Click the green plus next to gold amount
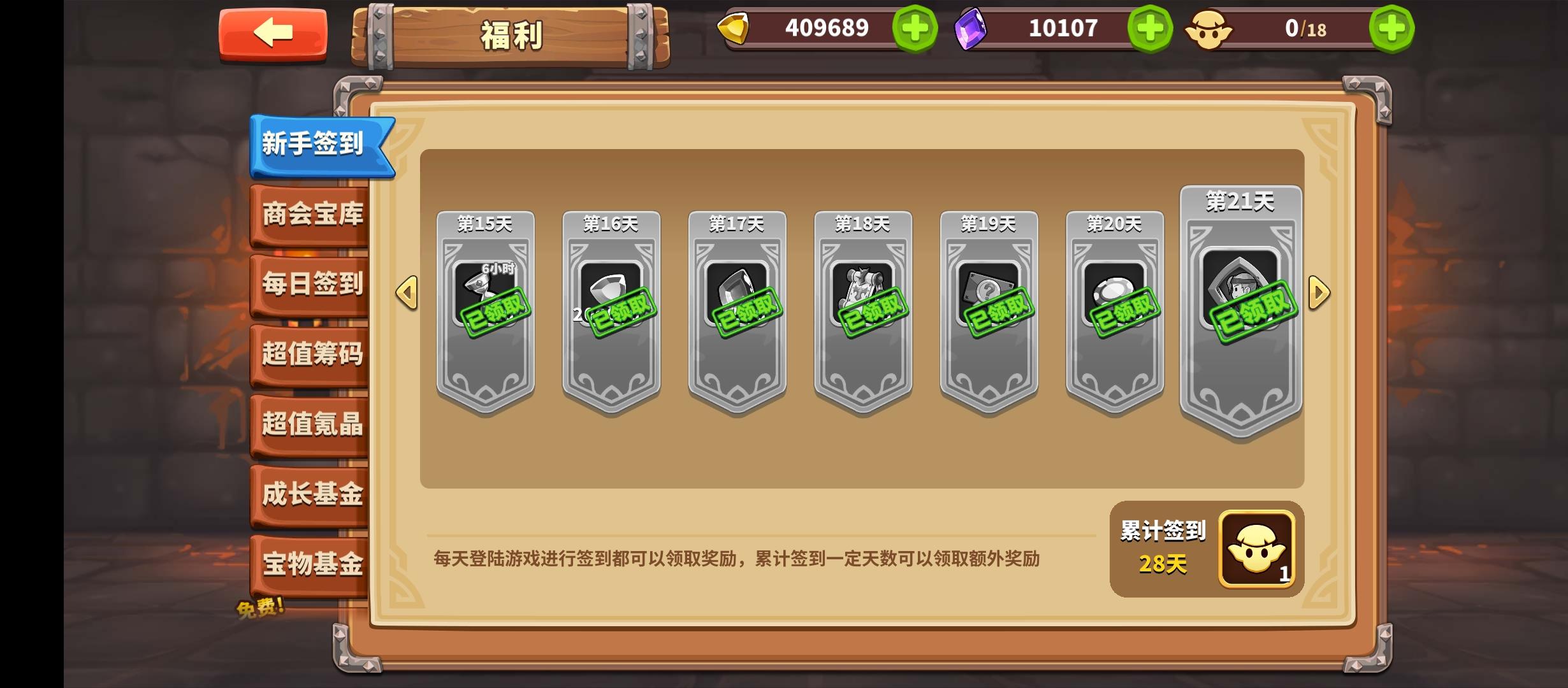Viewport: 1568px width, 688px height. (x=916, y=28)
